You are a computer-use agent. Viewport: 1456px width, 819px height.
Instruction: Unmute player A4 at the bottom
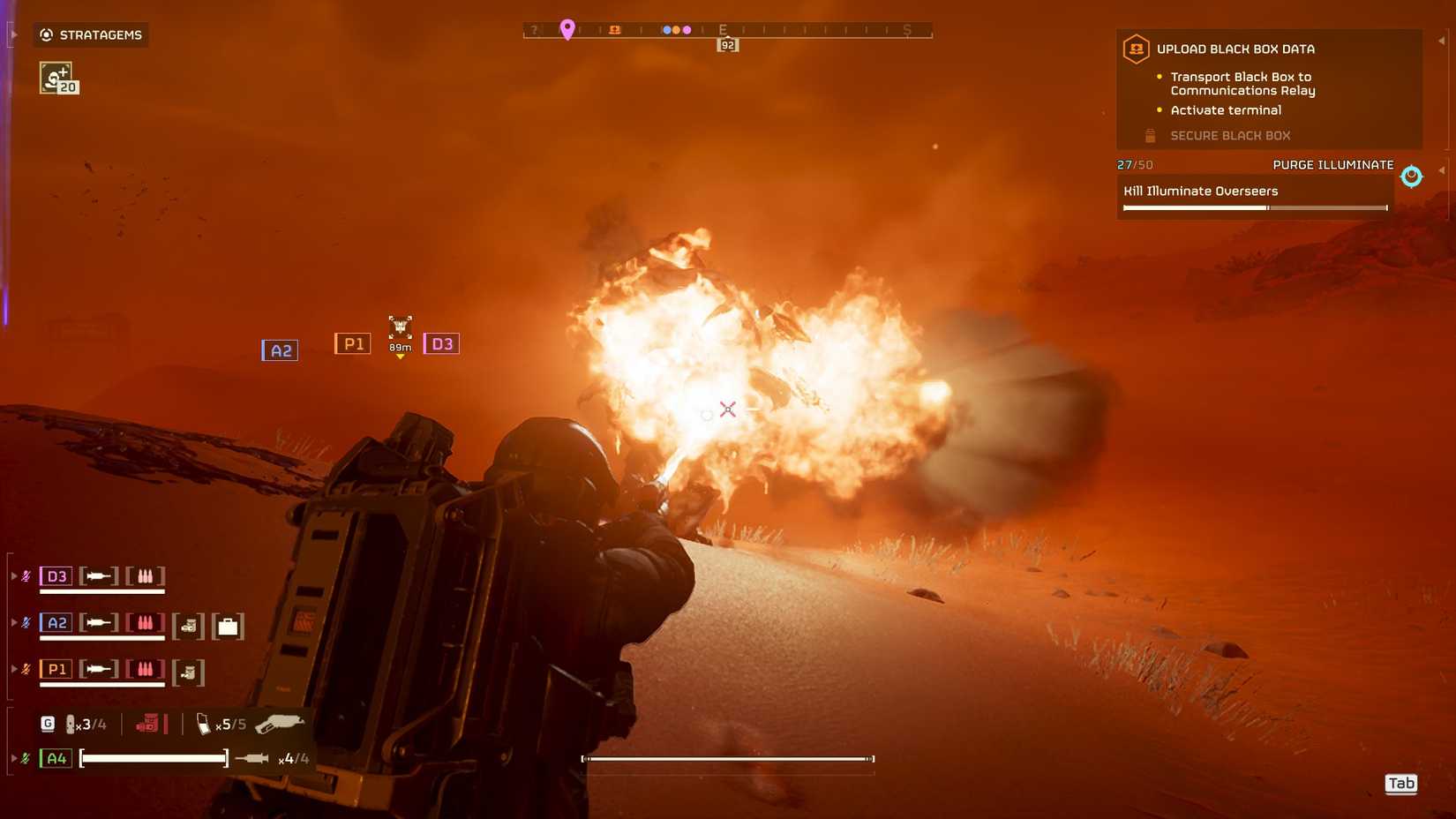pos(26,757)
